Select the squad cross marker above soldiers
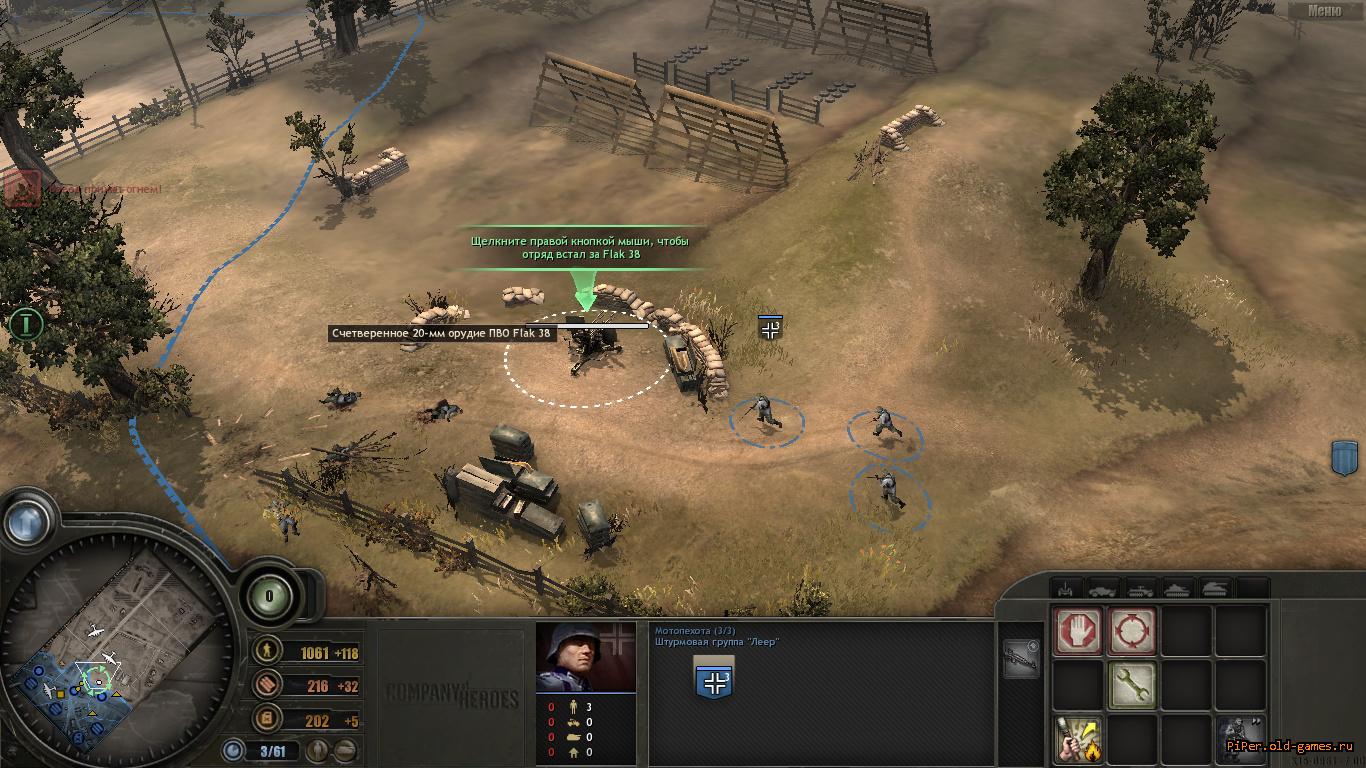The width and height of the screenshot is (1366, 768). (770, 328)
